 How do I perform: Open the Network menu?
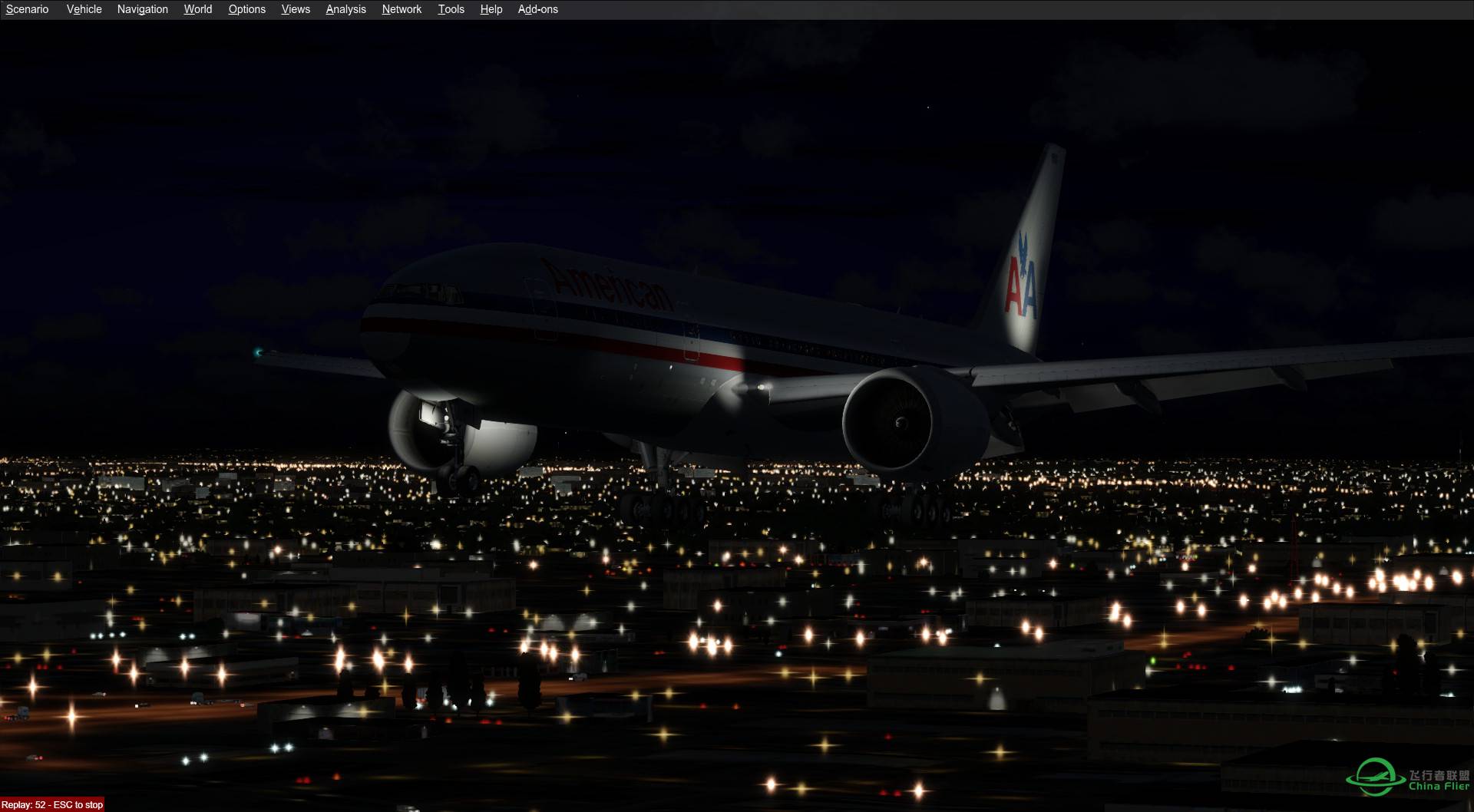401,9
